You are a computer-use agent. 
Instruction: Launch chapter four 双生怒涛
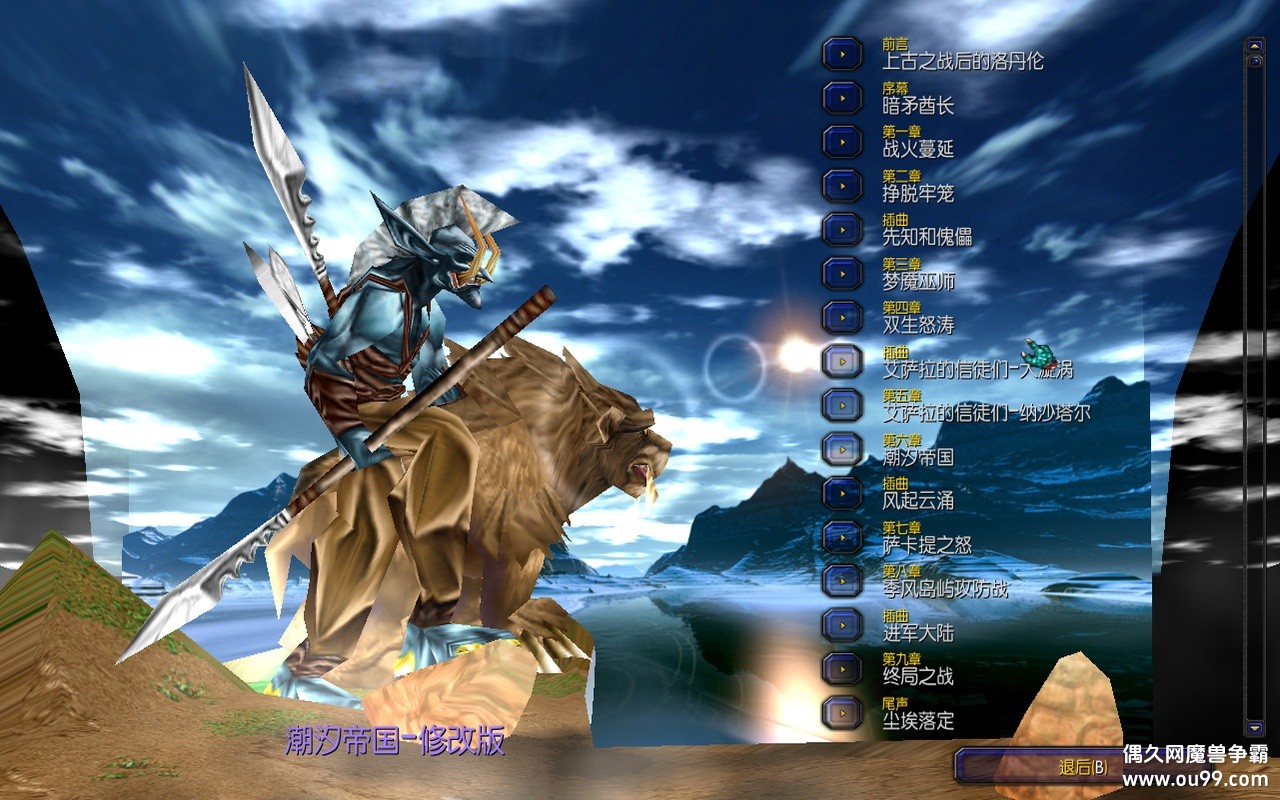click(x=842, y=317)
